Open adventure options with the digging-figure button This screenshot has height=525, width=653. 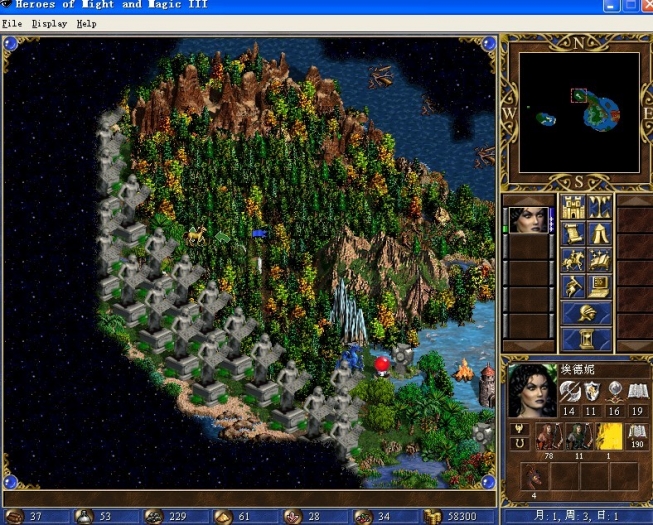click(573, 287)
